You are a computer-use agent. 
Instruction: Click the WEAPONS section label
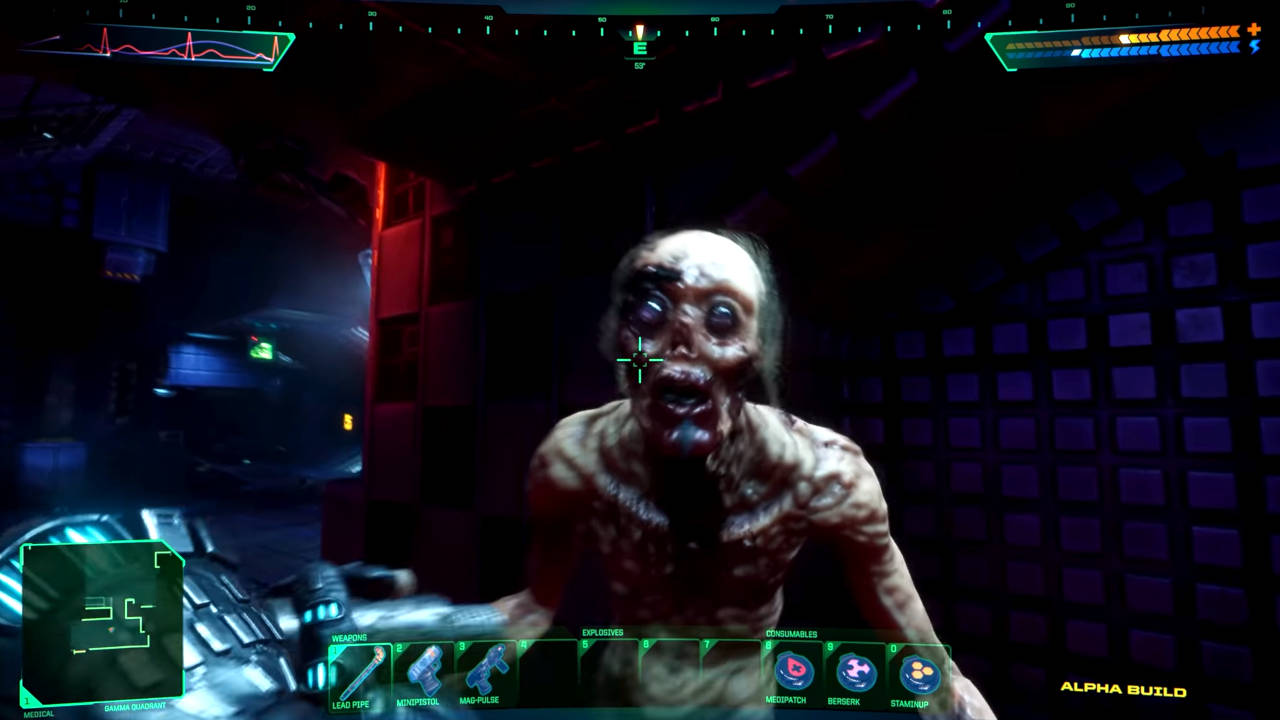tap(350, 635)
